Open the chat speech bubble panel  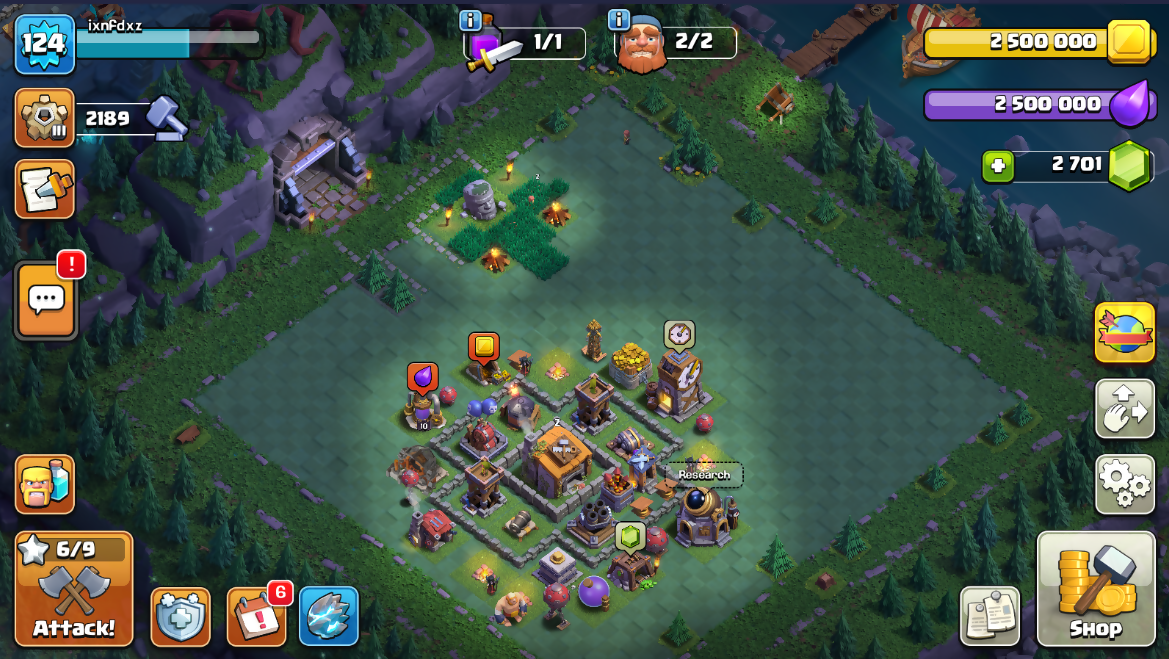(46, 301)
